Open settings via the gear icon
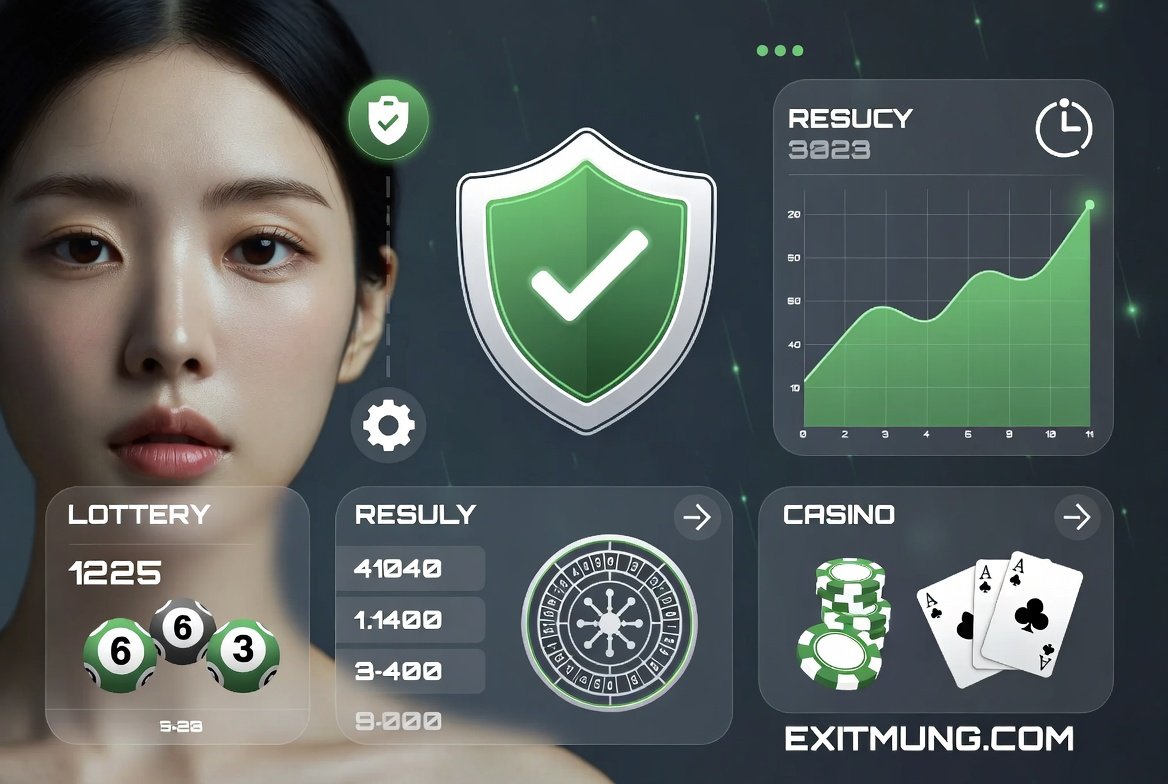 pos(388,426)
